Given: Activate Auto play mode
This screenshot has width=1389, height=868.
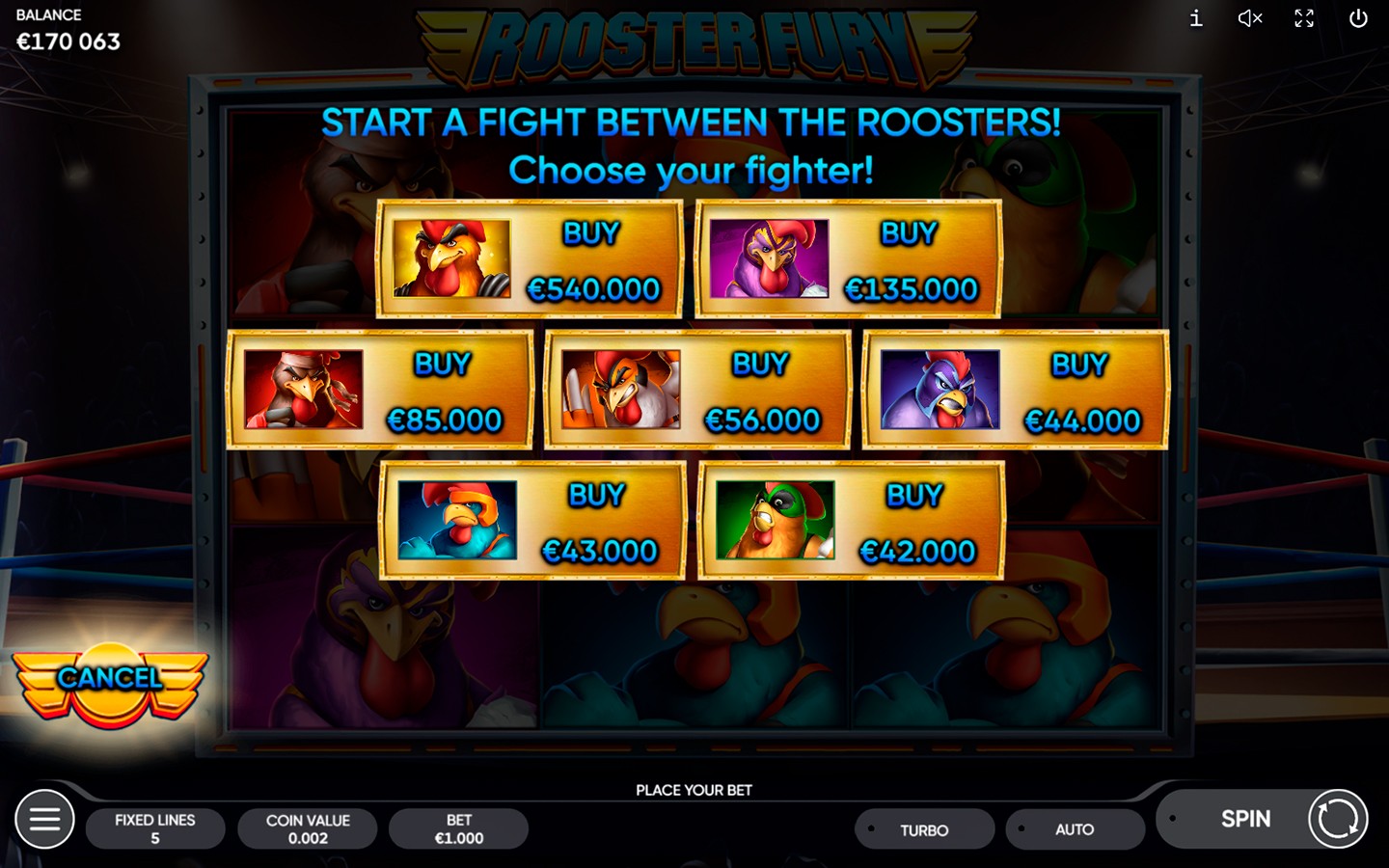Looking at the screenshot, I should click(1075, 828).
